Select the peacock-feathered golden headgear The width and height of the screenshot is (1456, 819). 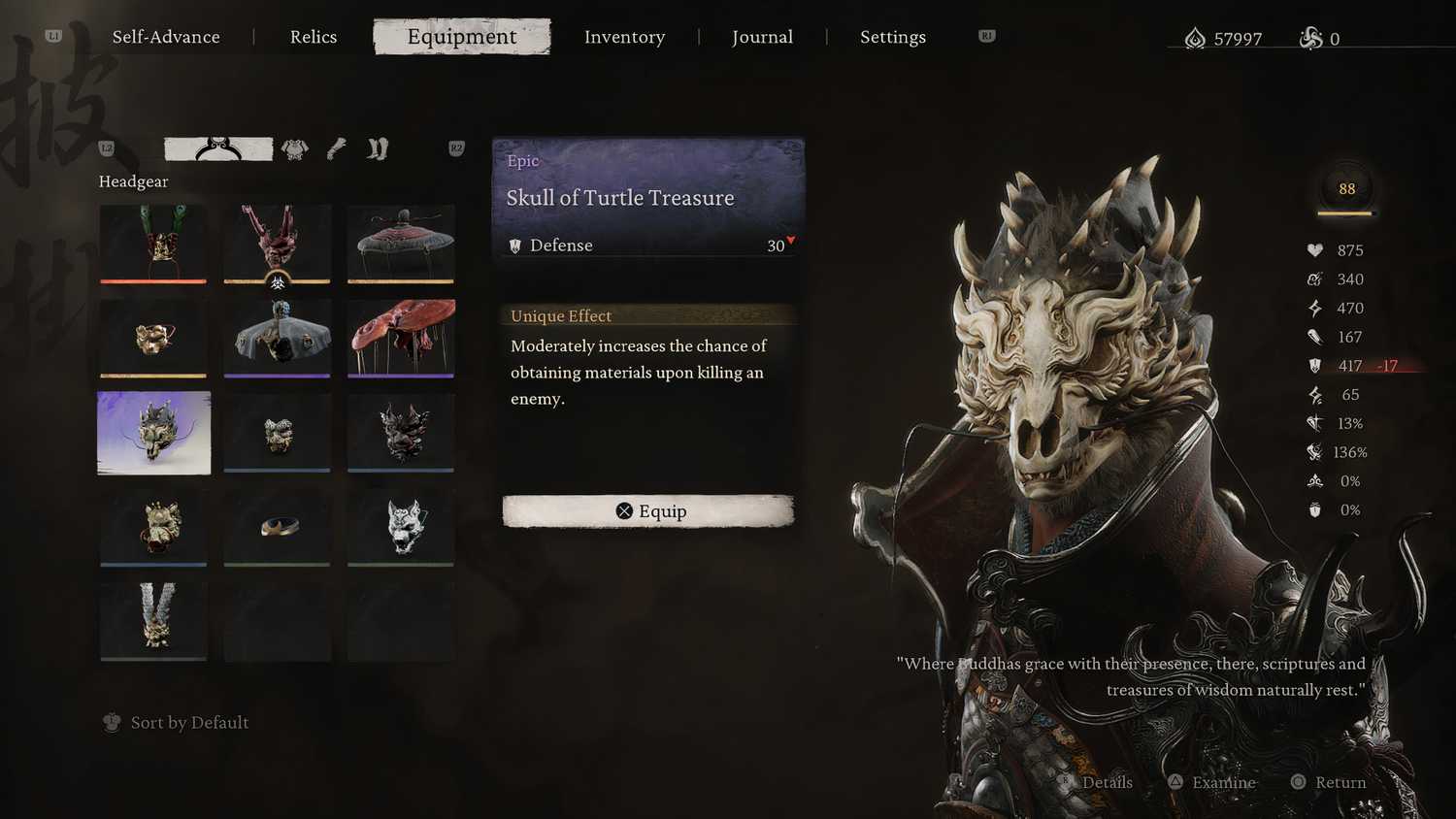153,242
